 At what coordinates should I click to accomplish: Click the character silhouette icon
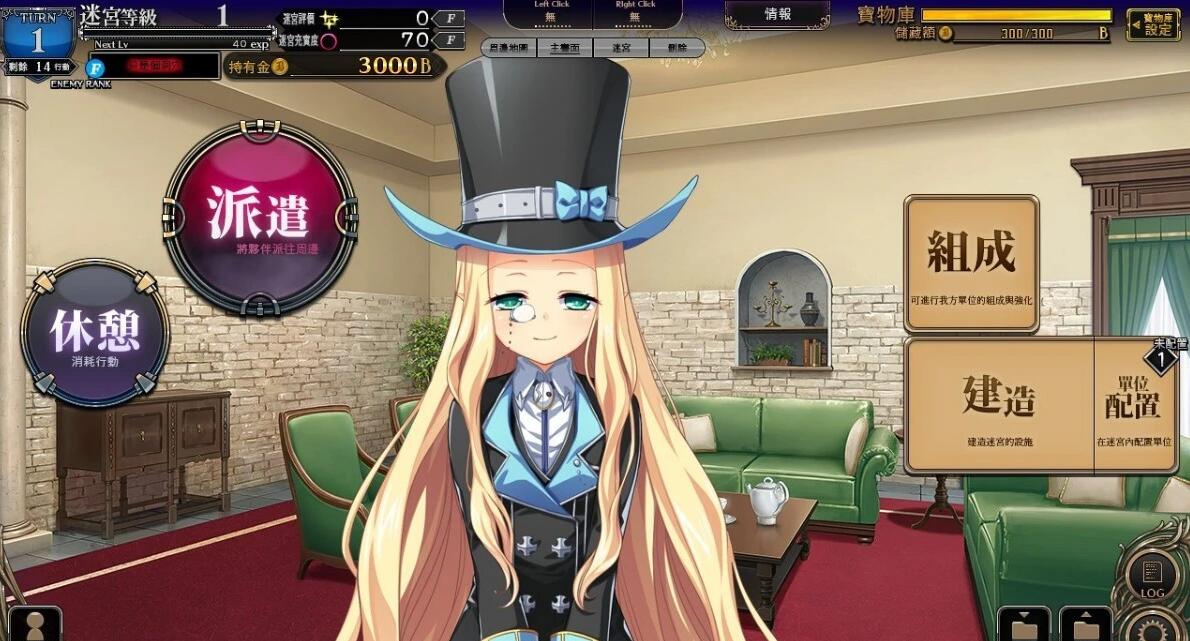(x=35, y=625)
